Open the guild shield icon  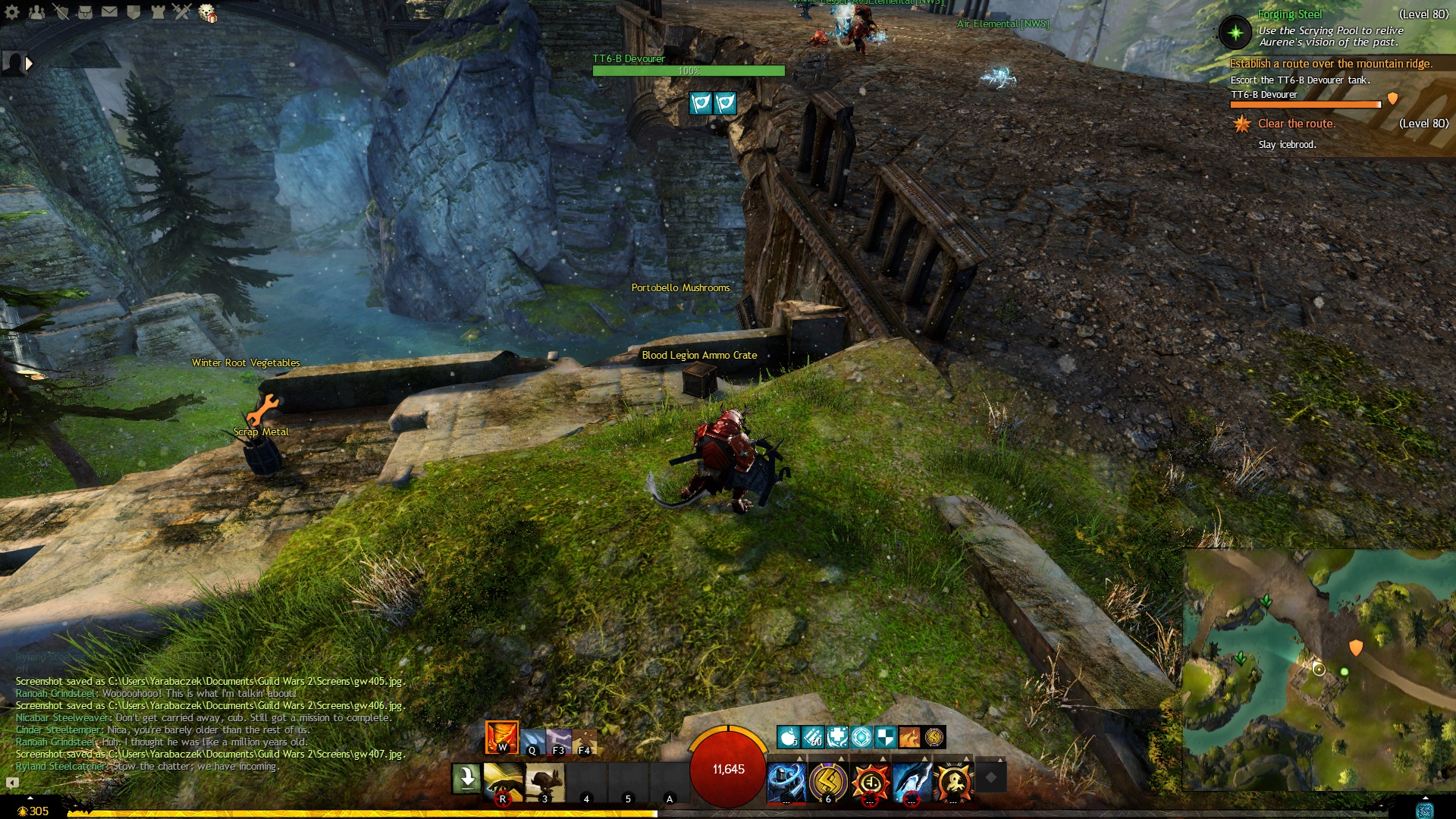[x=133, y=12]
